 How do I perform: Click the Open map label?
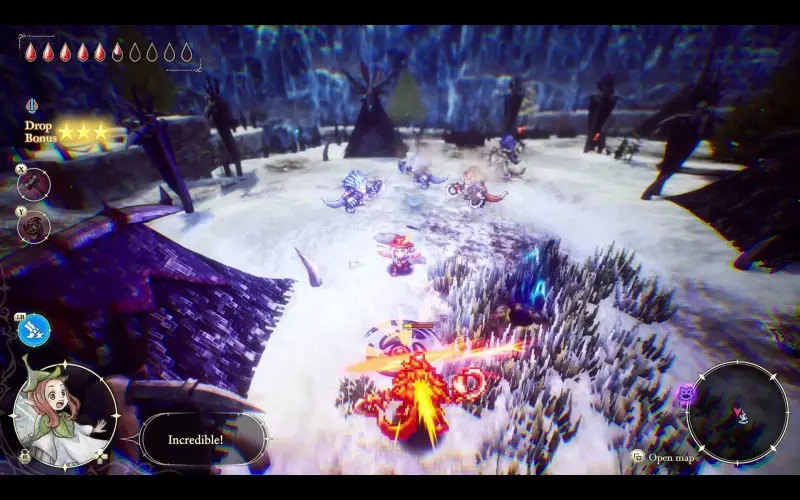pyautogui.click(x=669, y=458)
